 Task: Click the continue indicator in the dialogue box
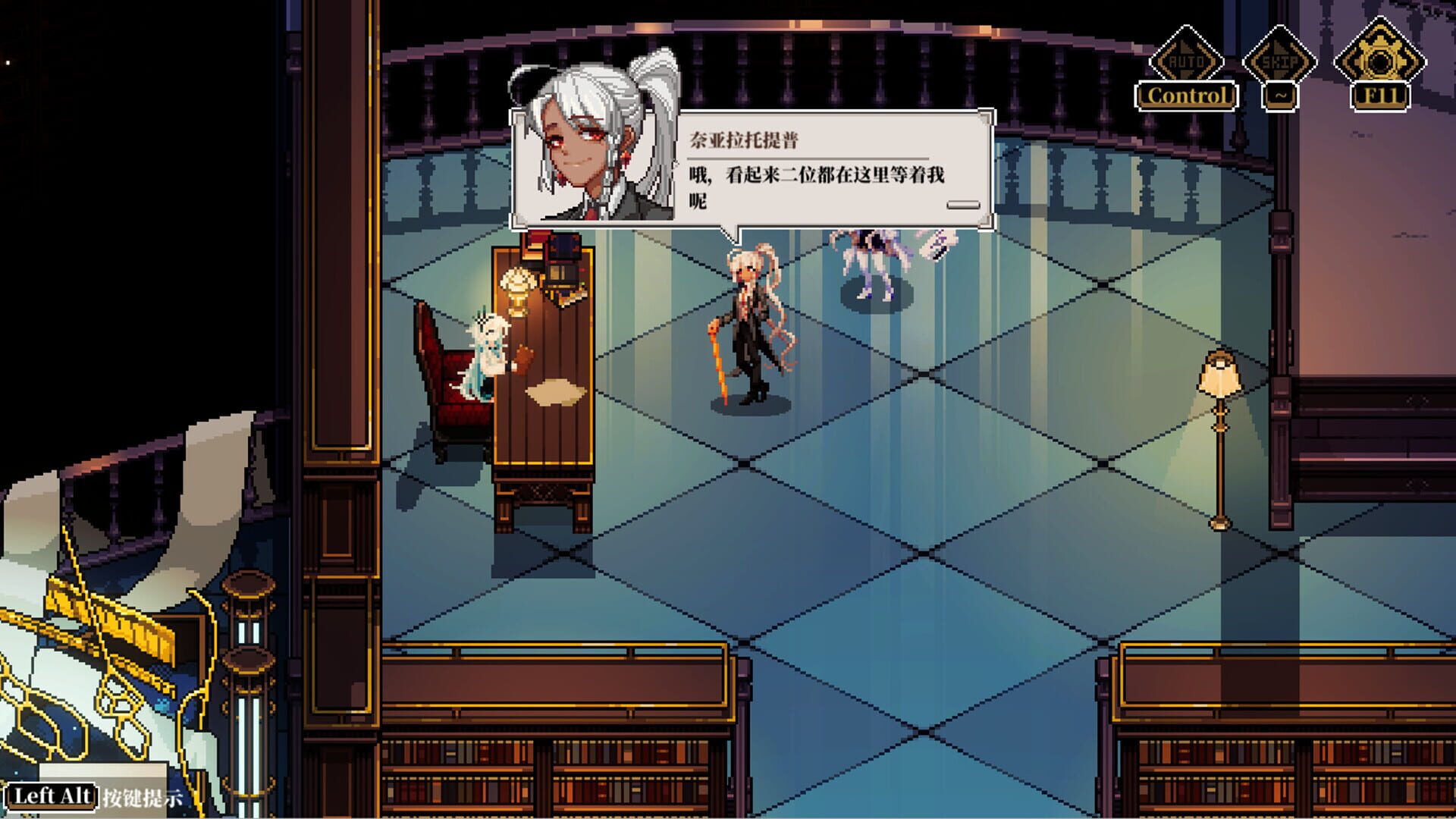click(963, 205)
